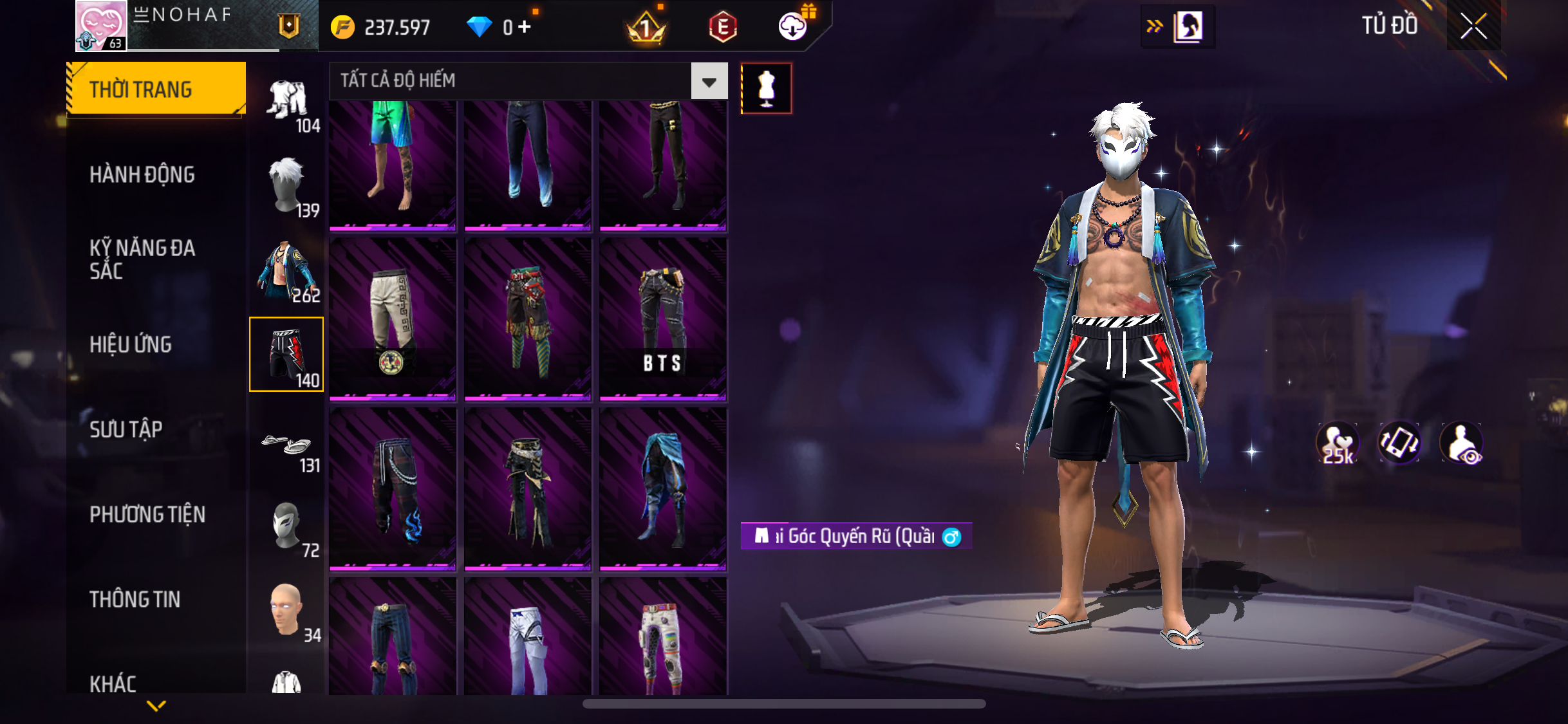Open the Kỹ Năng Đa Sắc tab
The height and width of the screenshot is (724, 1568).
142,259
